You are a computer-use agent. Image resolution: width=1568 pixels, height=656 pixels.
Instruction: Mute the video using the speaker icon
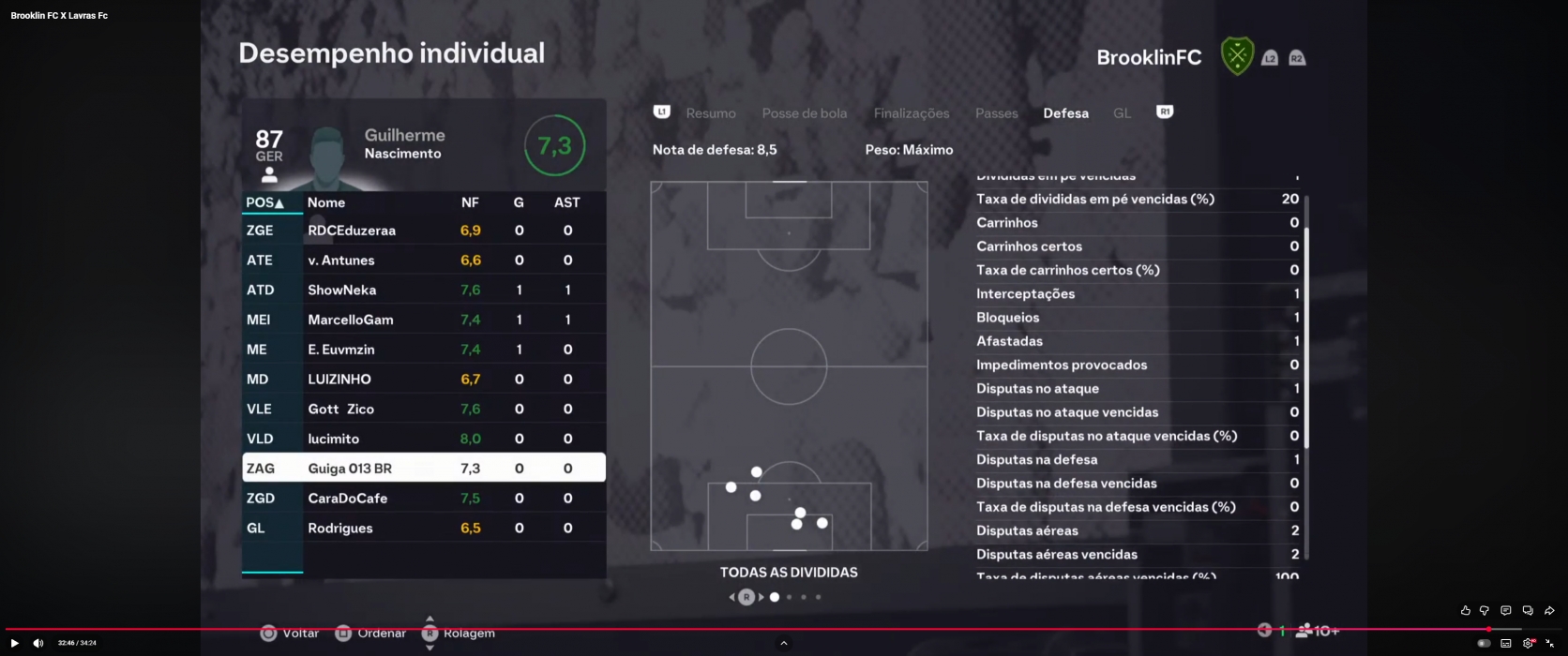pyautogui.click(x=38, y=643)
